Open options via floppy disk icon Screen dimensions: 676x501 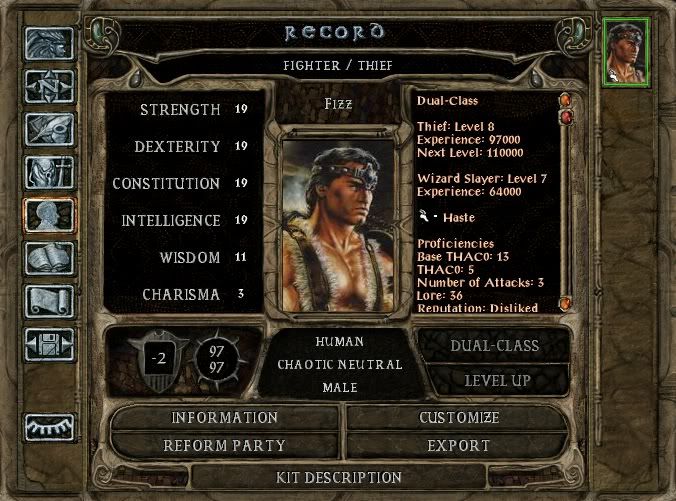tap(50, 343)
